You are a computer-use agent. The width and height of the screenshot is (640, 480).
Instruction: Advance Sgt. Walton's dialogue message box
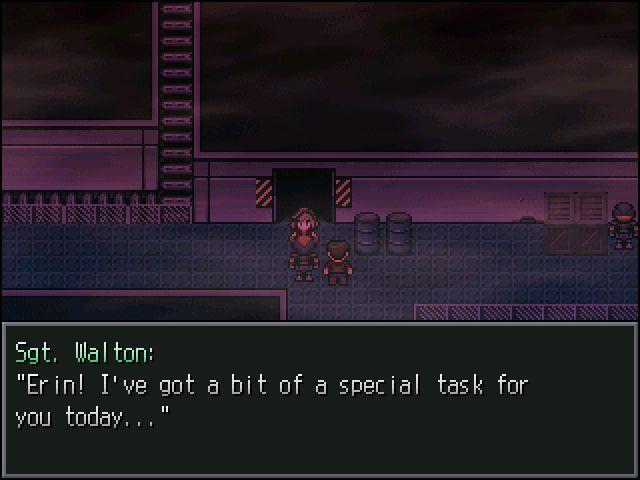[320, 400]
